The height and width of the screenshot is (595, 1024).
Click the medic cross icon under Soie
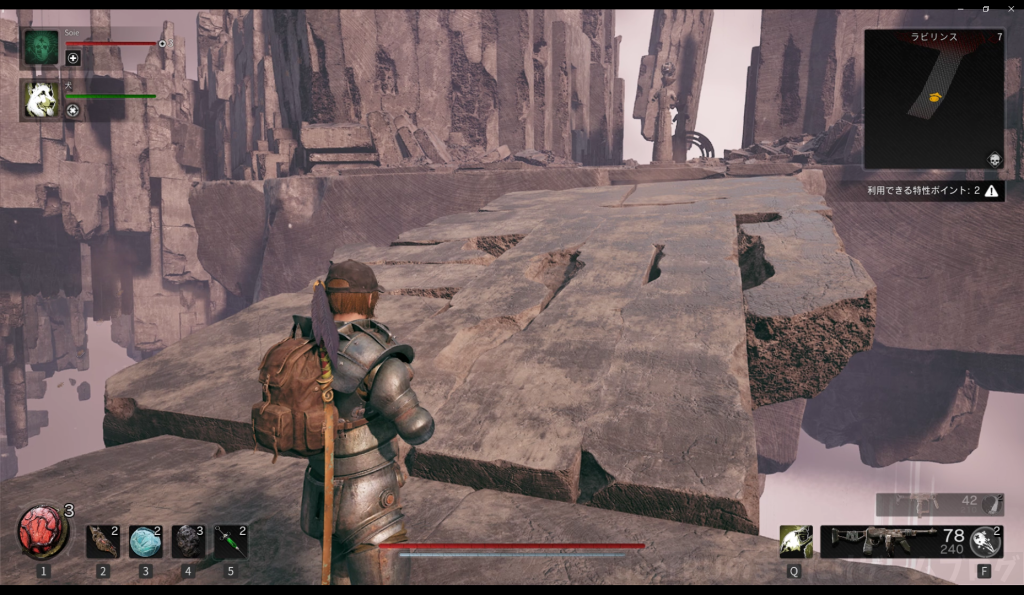tap(73, 58)
